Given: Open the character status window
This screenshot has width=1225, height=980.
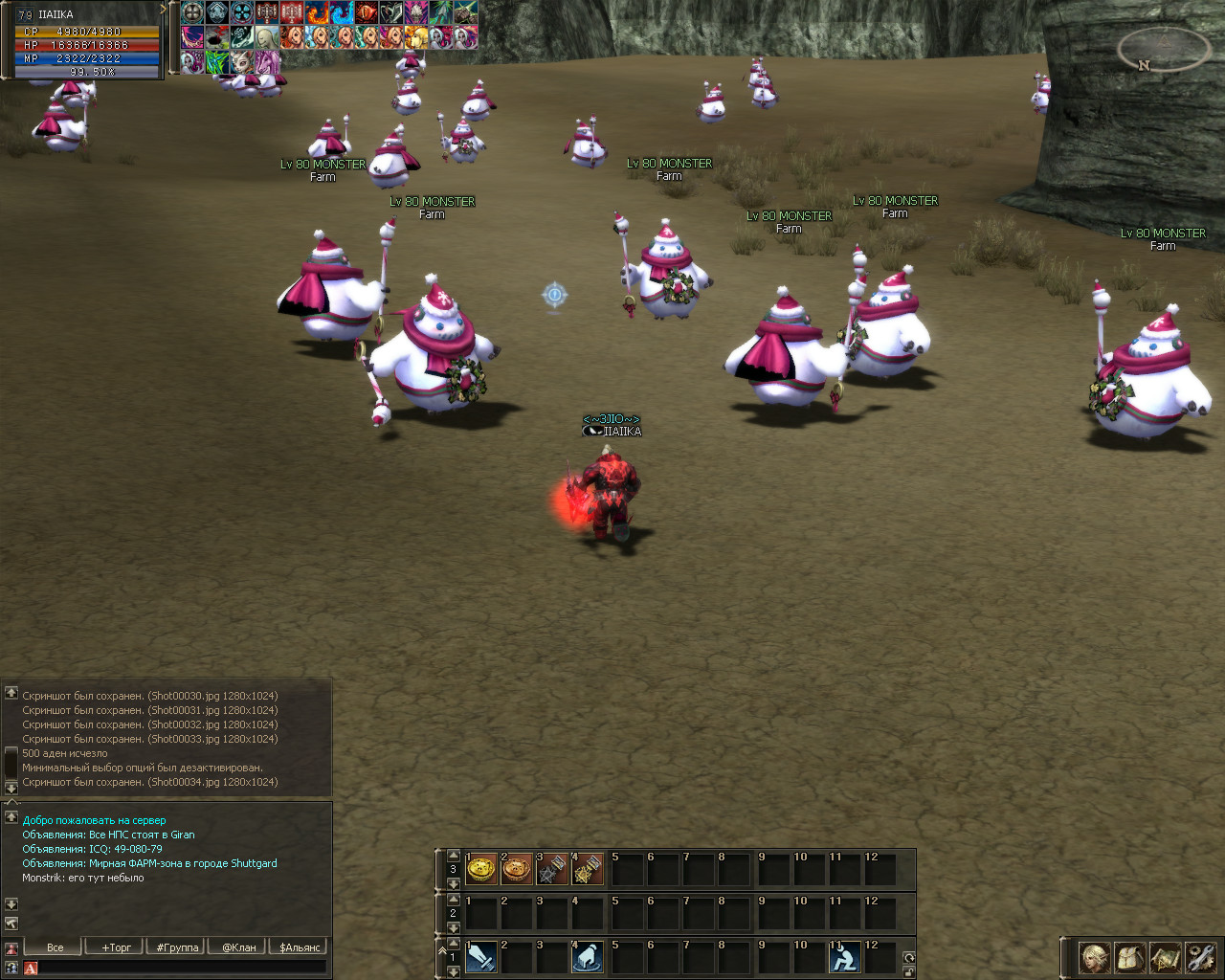Looking at the screenshot, I should click(1095, 957).
